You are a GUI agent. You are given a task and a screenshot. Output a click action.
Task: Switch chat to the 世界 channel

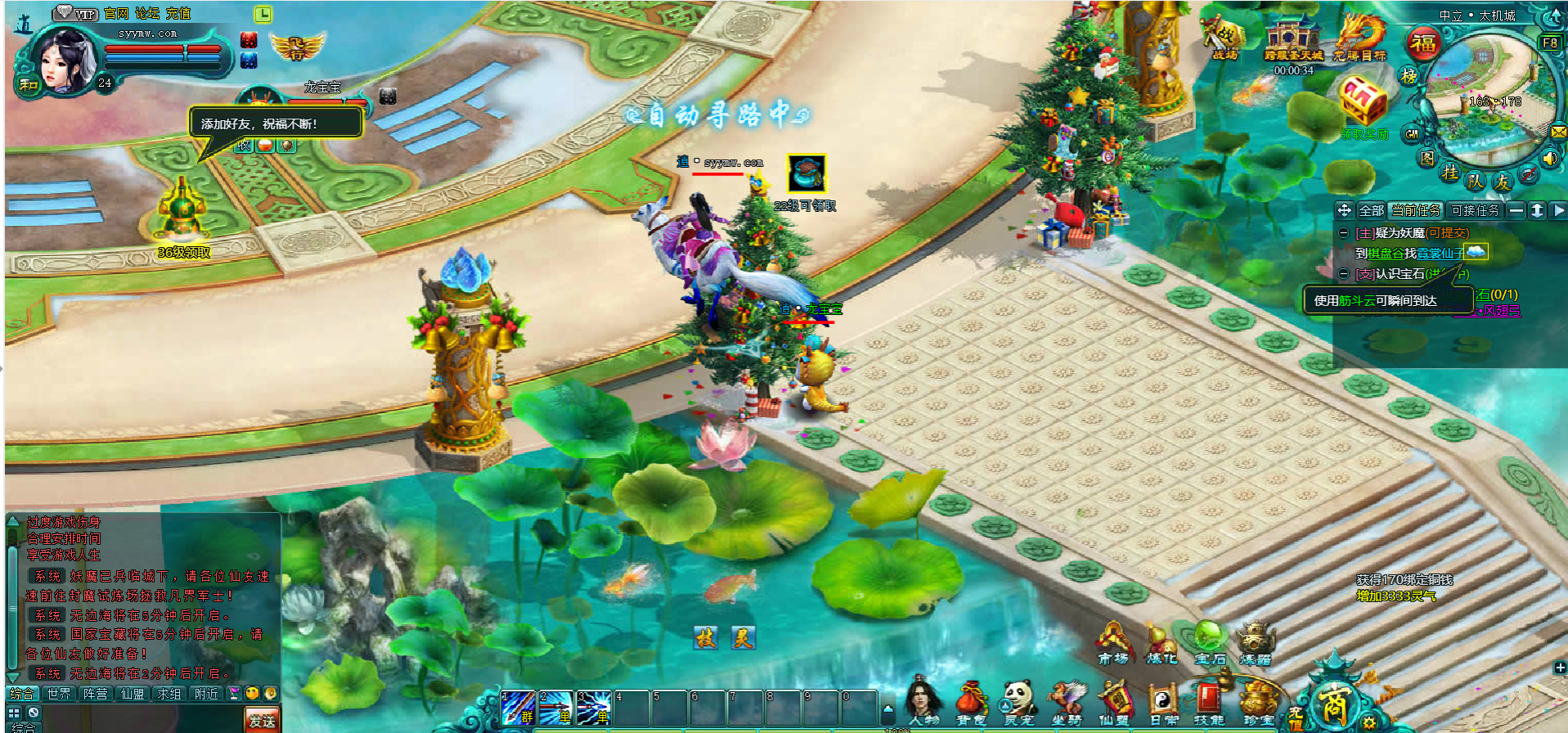click(x=59, y=694)
